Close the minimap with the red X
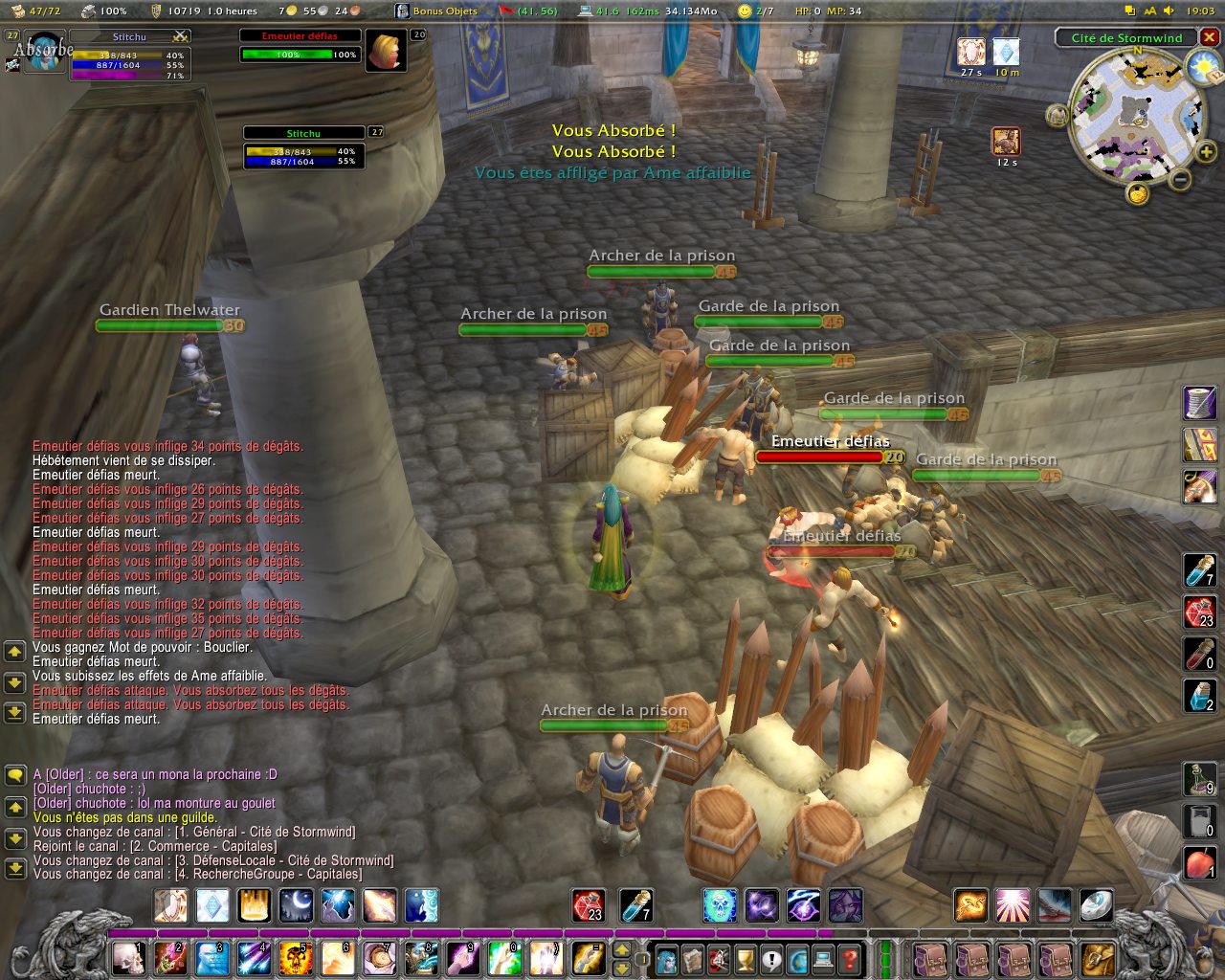Viewport: 1225px width, 980px height. [1210, 37]
